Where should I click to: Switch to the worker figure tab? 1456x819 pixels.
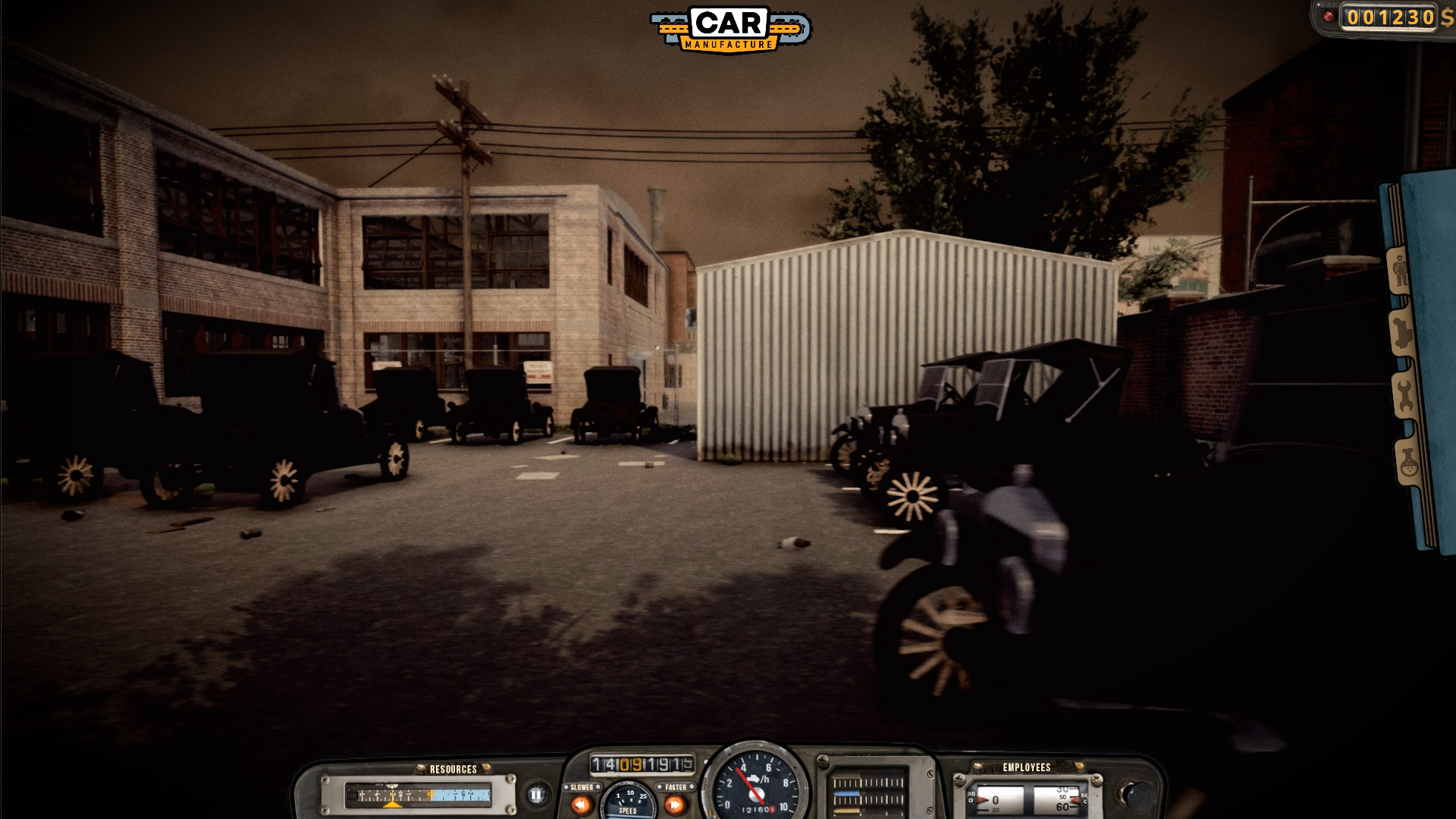1399,268
